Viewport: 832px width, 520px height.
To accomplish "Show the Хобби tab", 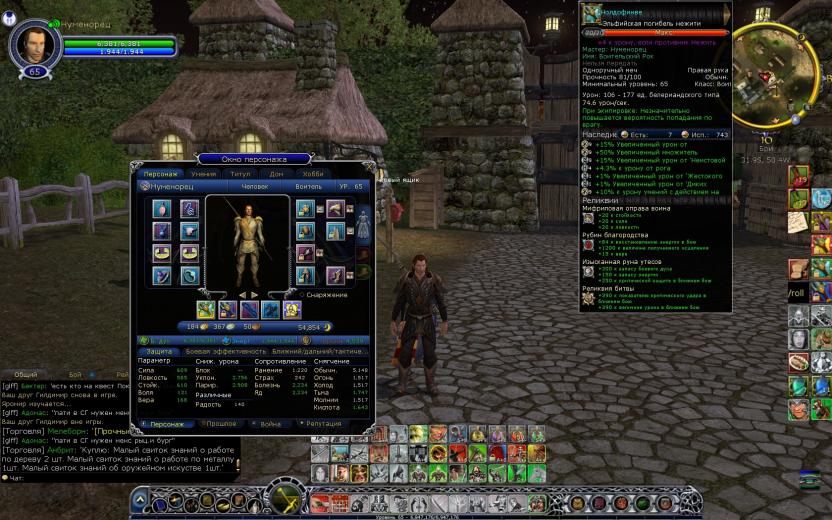I will pos(314,174).
